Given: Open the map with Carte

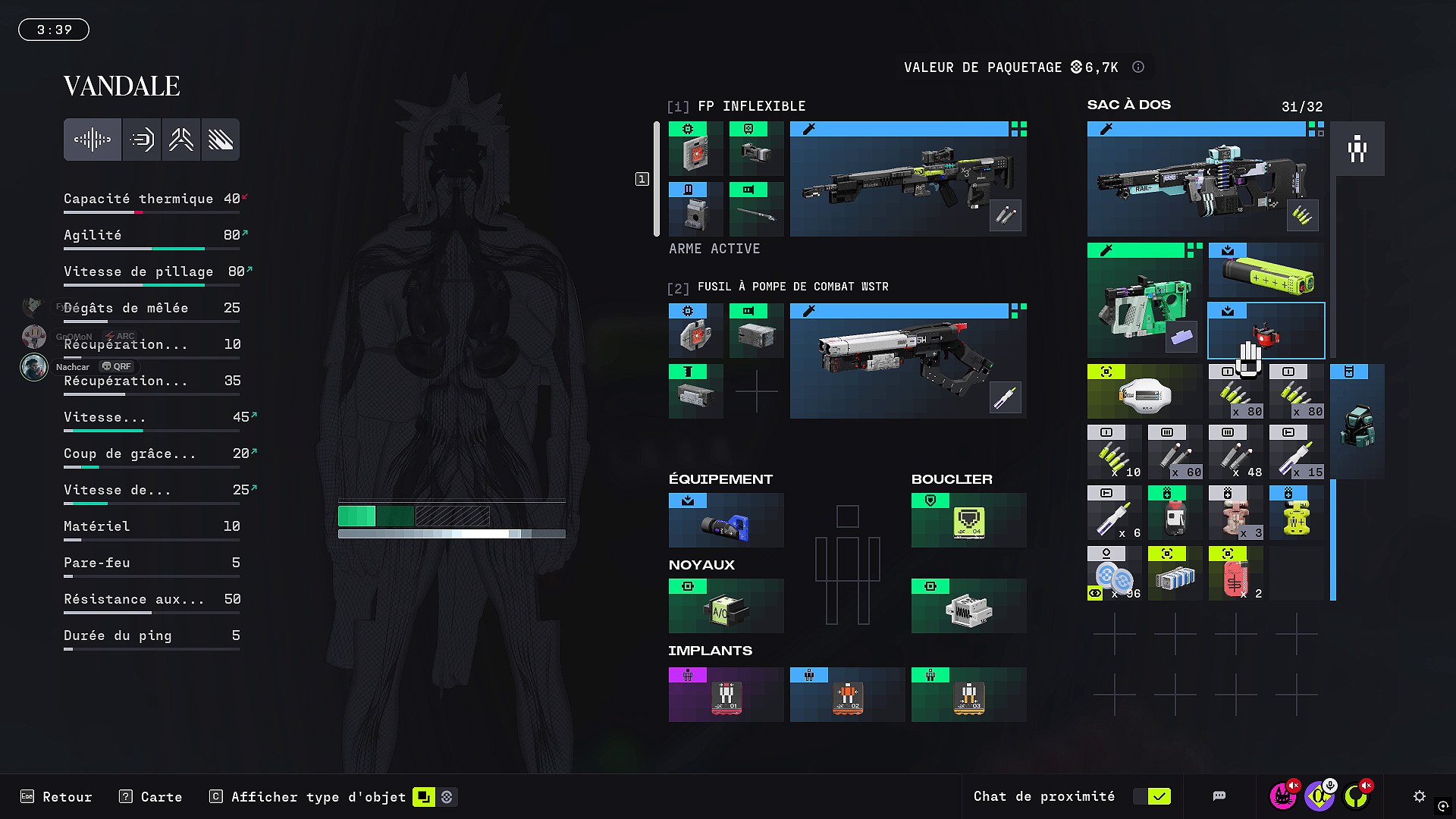Looking at the screenshot, I should [x=151, y=797].
